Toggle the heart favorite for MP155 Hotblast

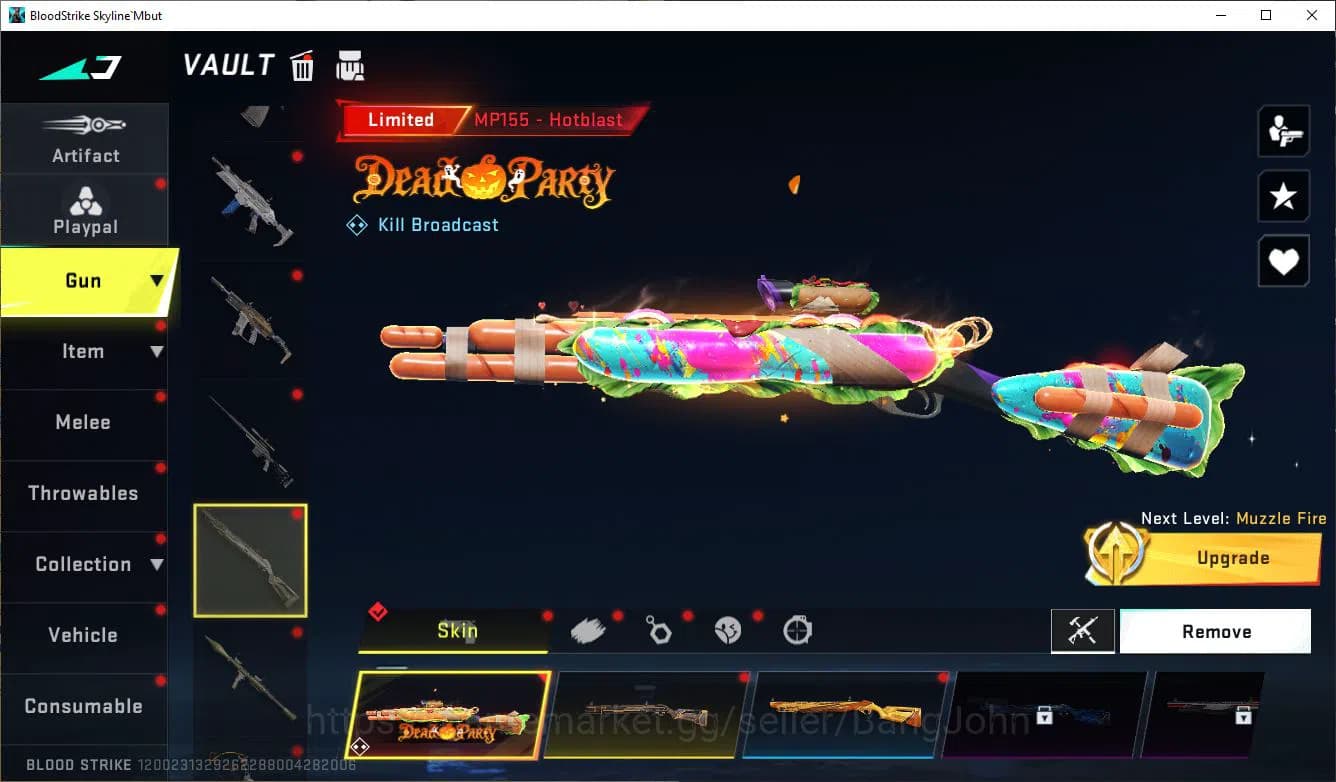tap(1283, 261)
